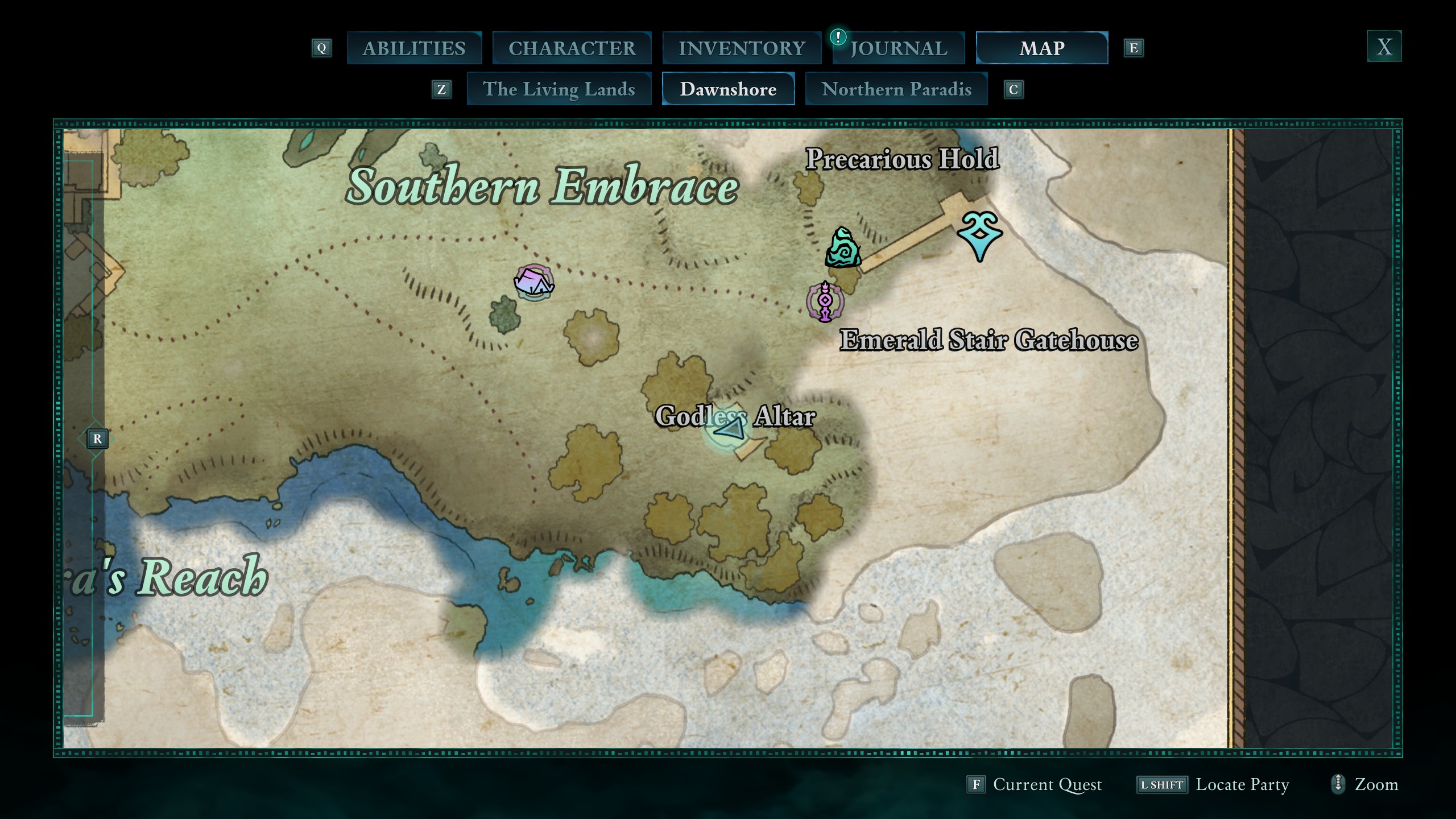The width and height of the screenshot is (1456, 819).
Task: Switch to the Journal tab
Action: (899, 48)
